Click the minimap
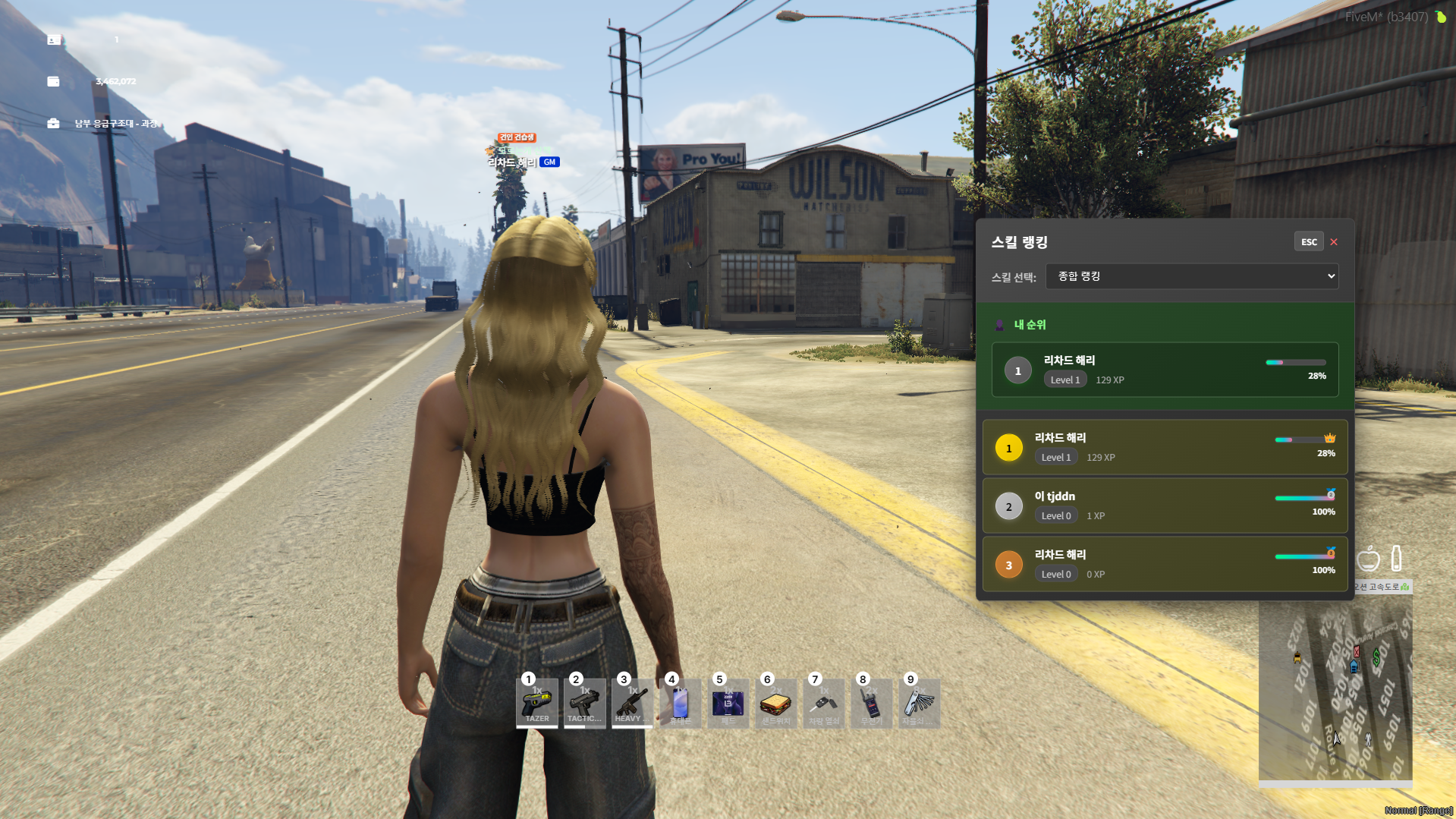This screenshot has width=1456, height=819. (x=1335, y=691)
